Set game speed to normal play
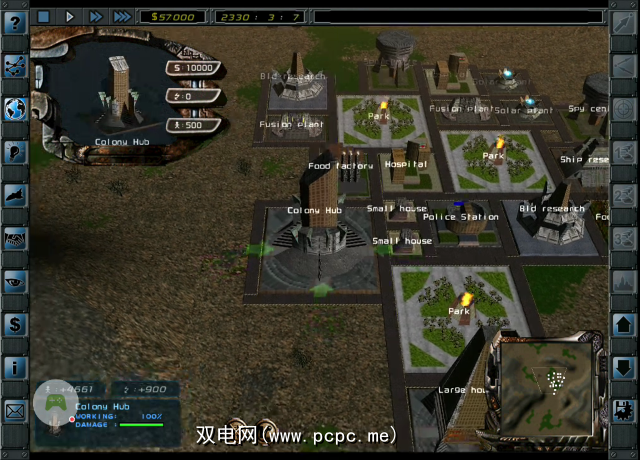The height and width of the screenshot is (460, 640). tap(69, 16)
